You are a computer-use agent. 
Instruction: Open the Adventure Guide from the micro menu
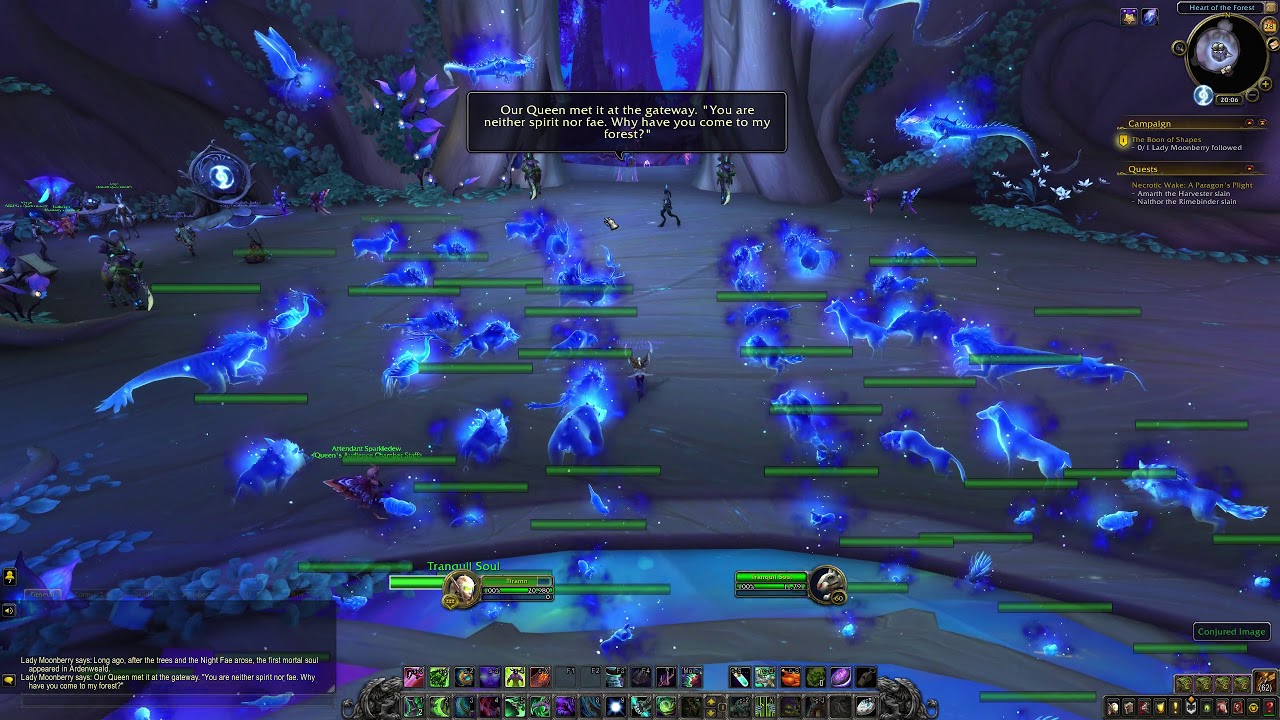[x=1237, y=707]
